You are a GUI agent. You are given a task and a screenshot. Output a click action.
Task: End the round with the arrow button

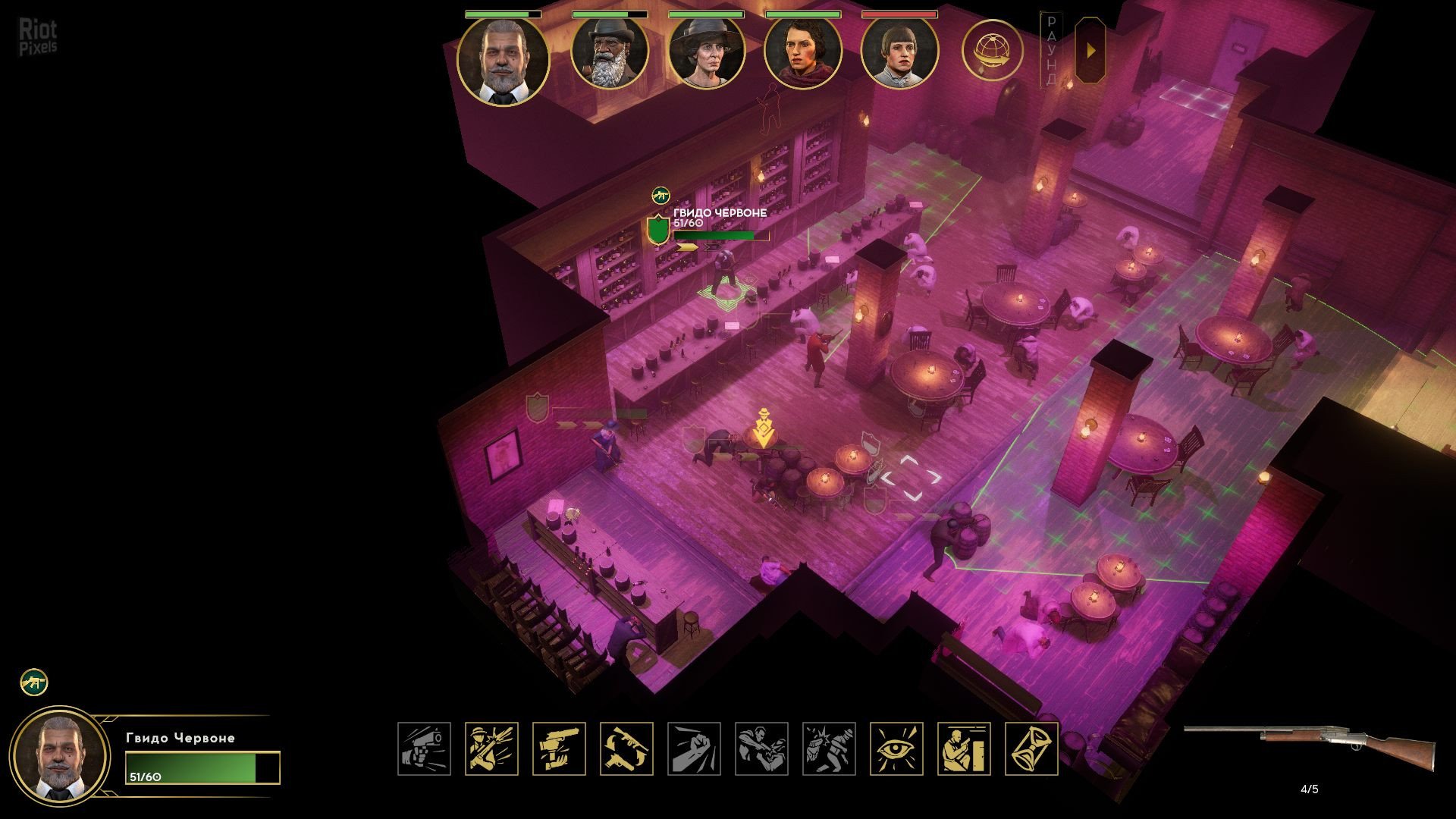(x=1090, y=51)
